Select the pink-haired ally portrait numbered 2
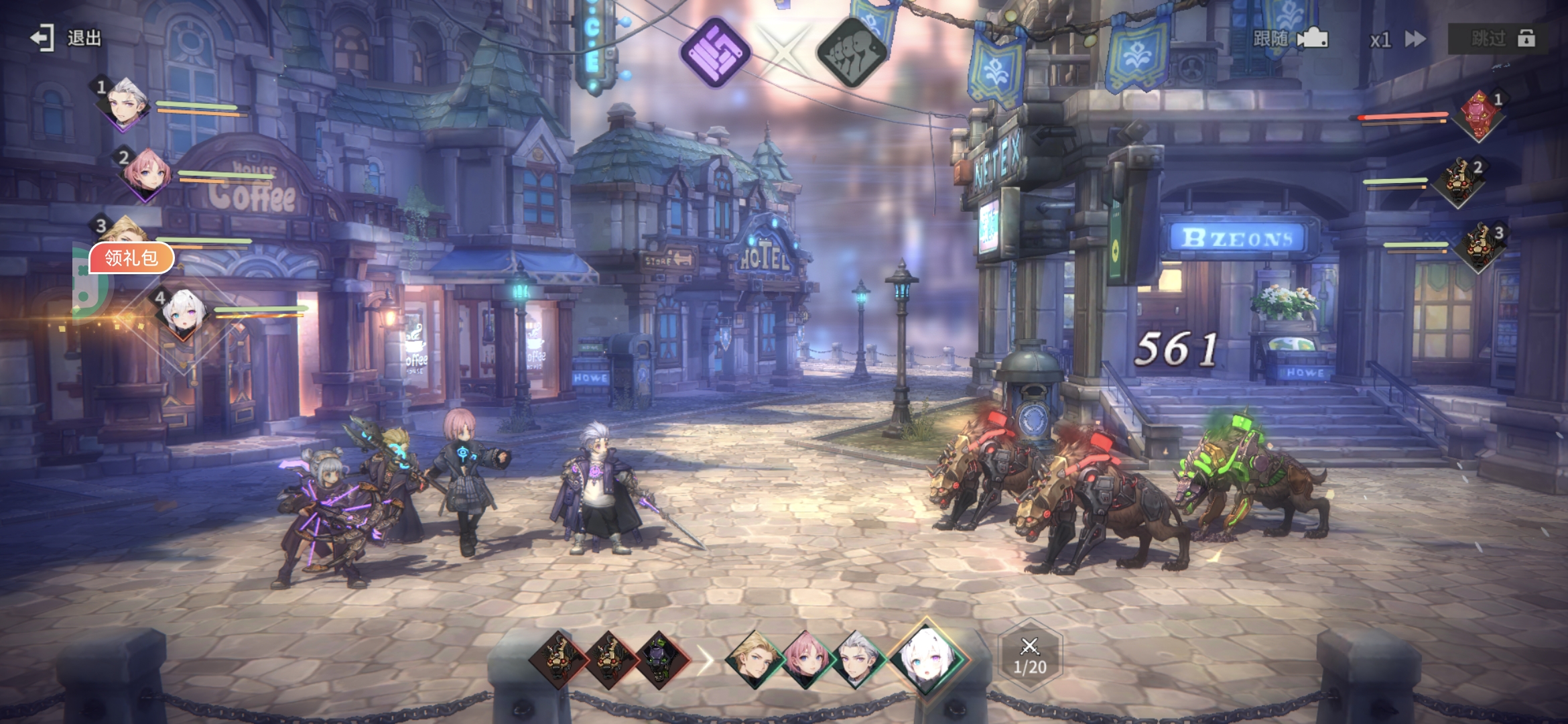 click(147, 174)
